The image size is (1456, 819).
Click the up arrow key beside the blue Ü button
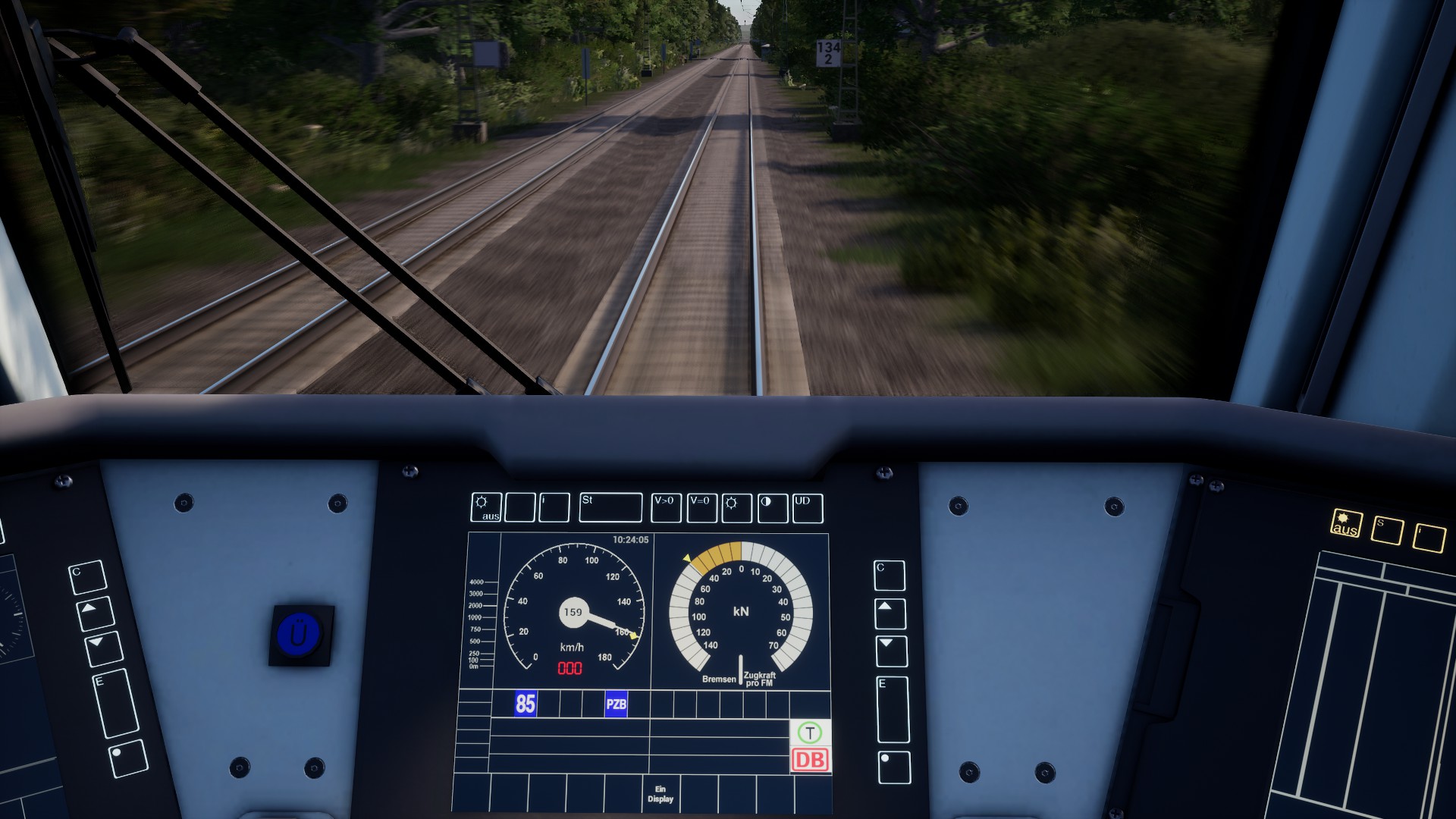(x=96, y=613)
